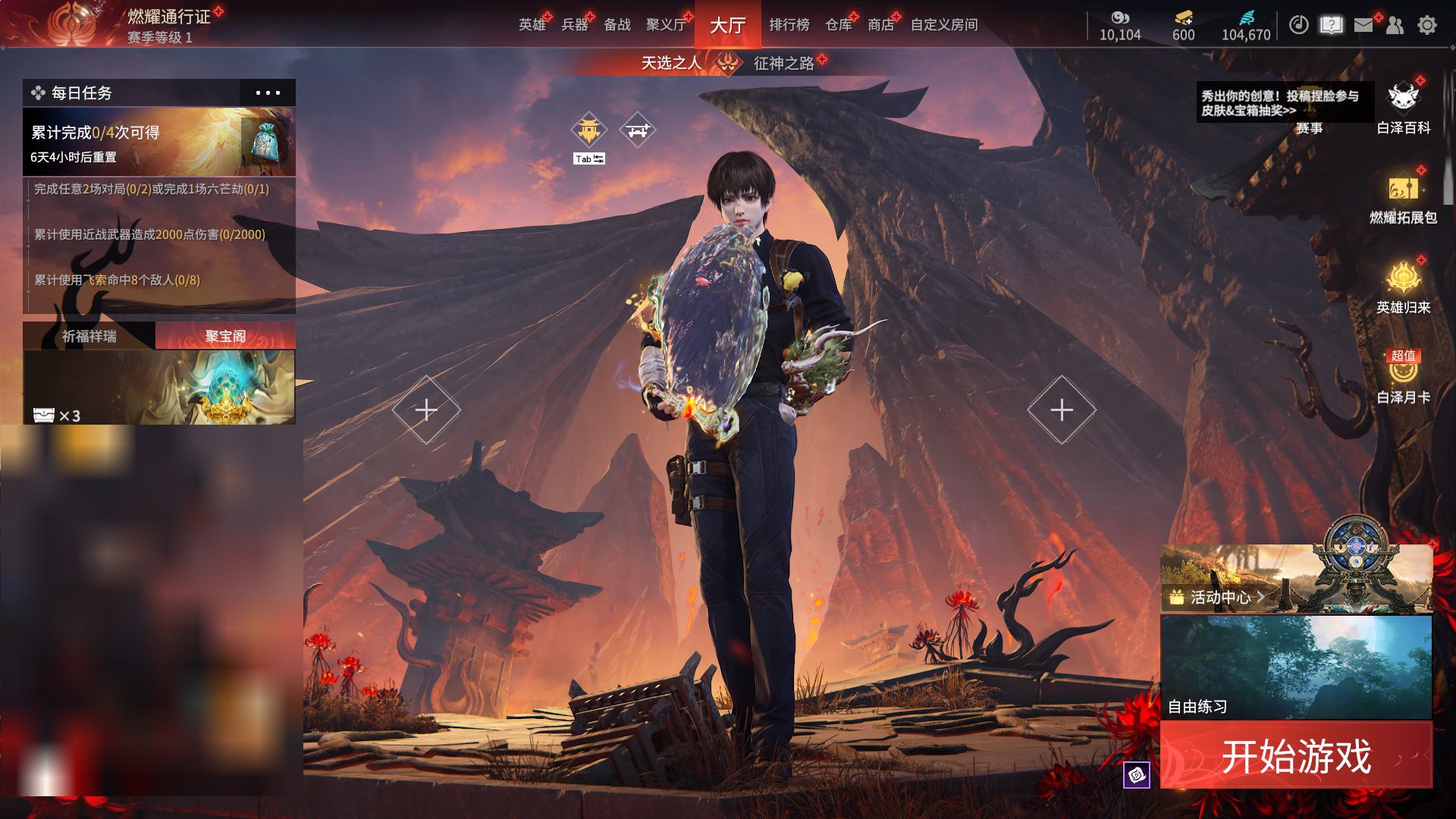Expand daily missions three-dot menu
This screenshot has width=1456, height=819.
pos(268,93)
